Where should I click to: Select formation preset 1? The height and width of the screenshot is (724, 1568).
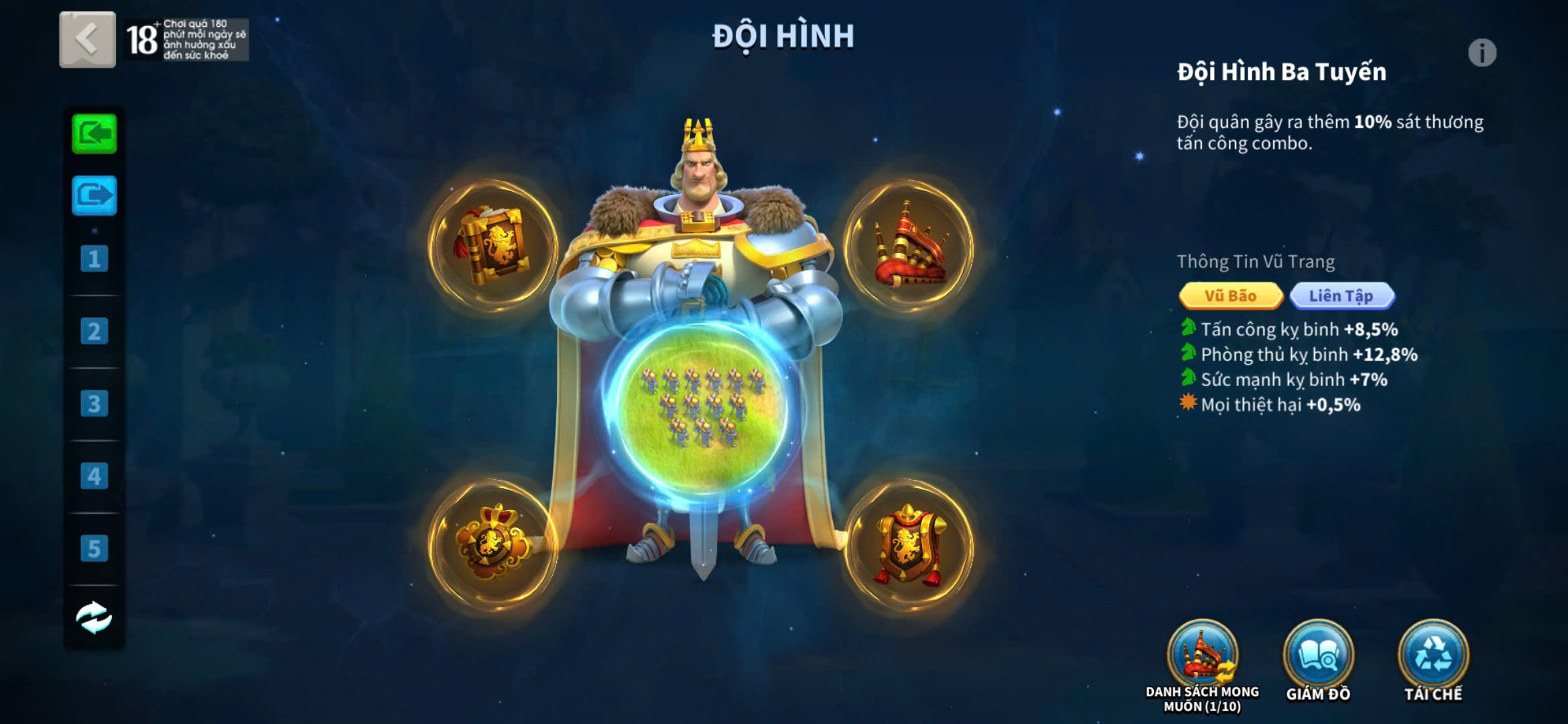tap(94, 259)
